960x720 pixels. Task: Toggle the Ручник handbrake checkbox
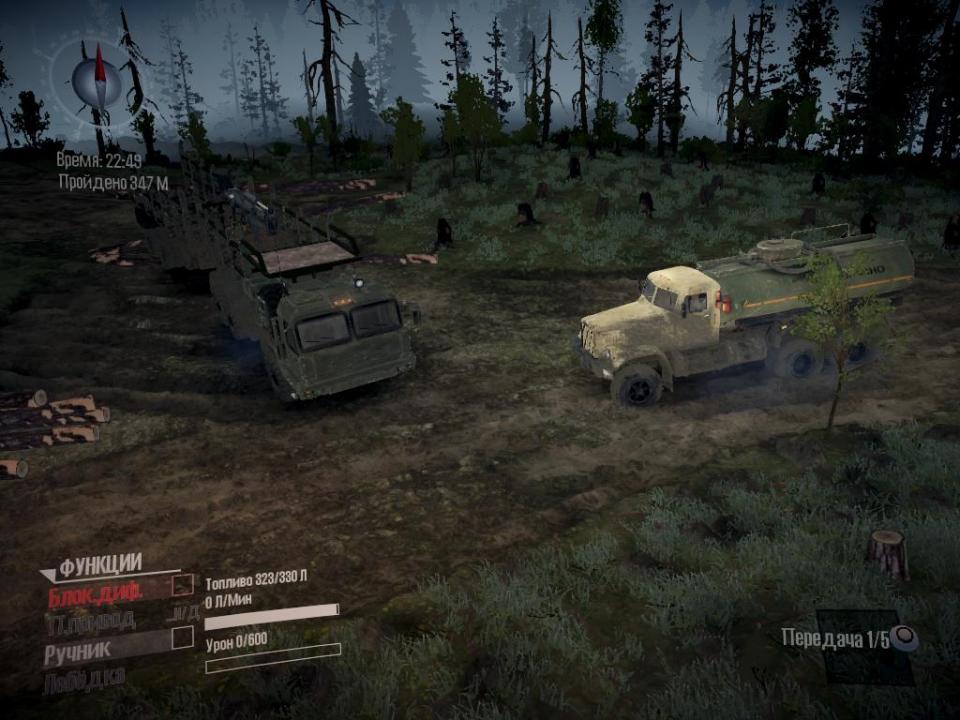(x=182, y=637)
